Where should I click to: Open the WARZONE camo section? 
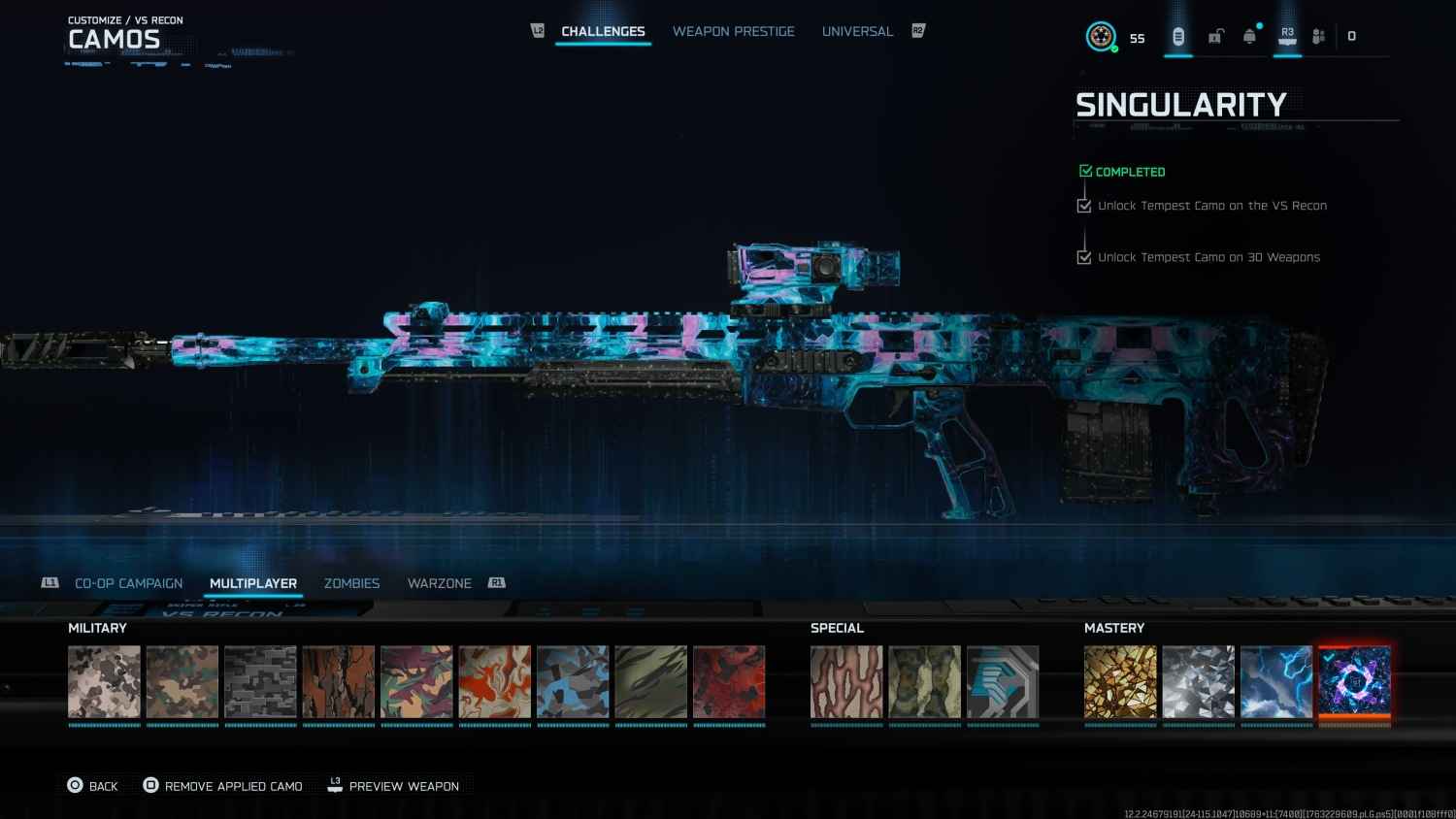click(x=439, y=583)
